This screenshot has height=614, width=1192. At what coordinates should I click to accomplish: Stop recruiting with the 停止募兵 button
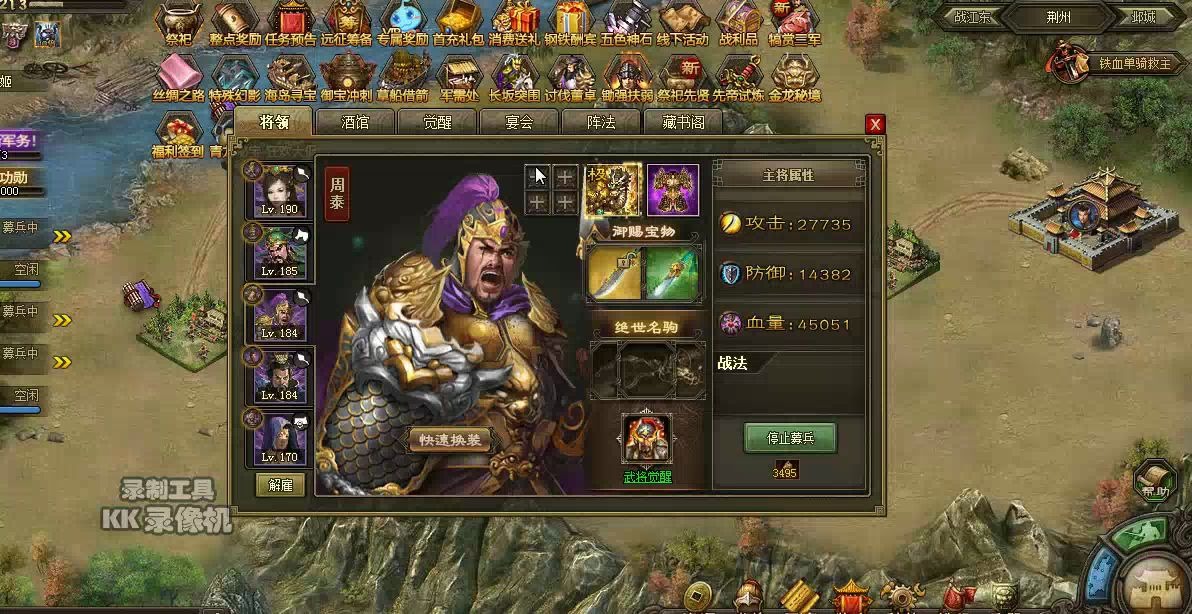pos(789,438)
